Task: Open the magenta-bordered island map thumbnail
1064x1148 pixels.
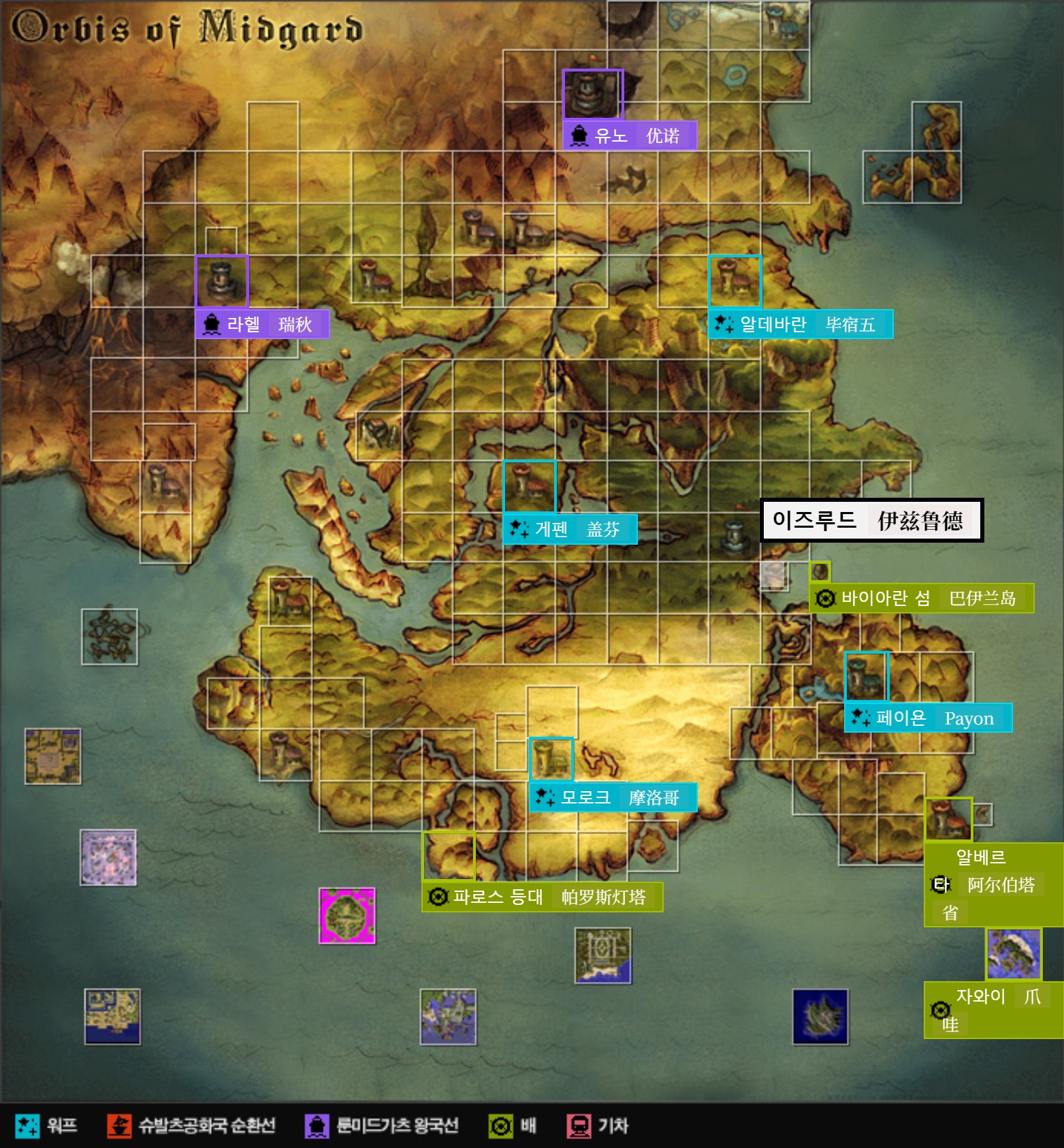Action: [x=347, y=916]
